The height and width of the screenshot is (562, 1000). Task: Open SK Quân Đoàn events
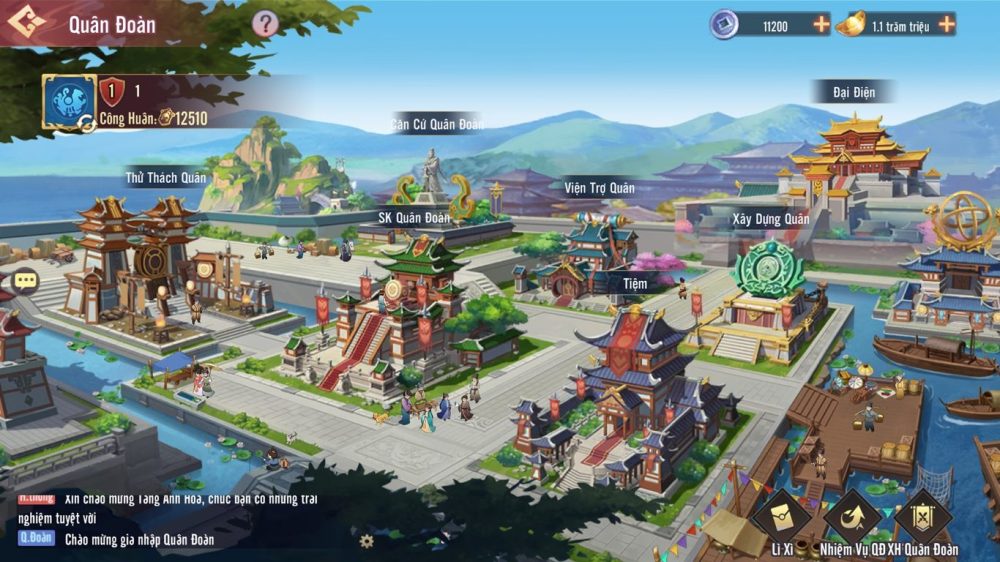tap(414, 217)
